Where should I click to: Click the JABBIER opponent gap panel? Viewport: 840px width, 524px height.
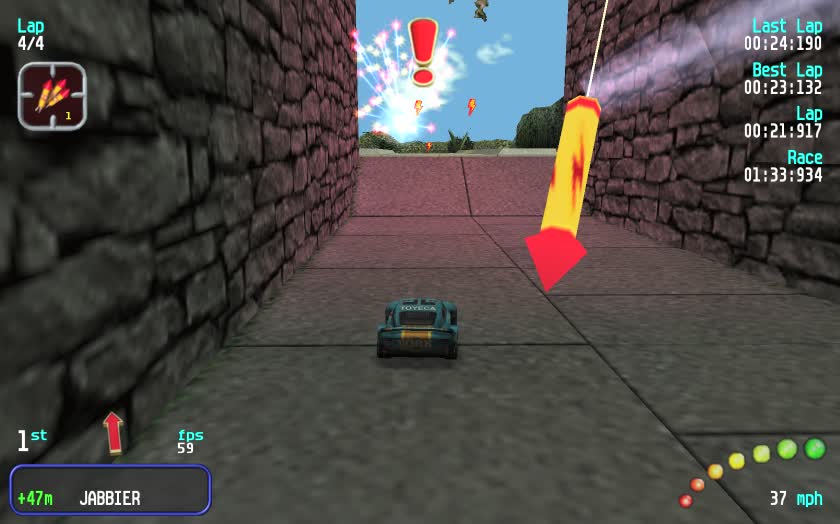[110, 490]
